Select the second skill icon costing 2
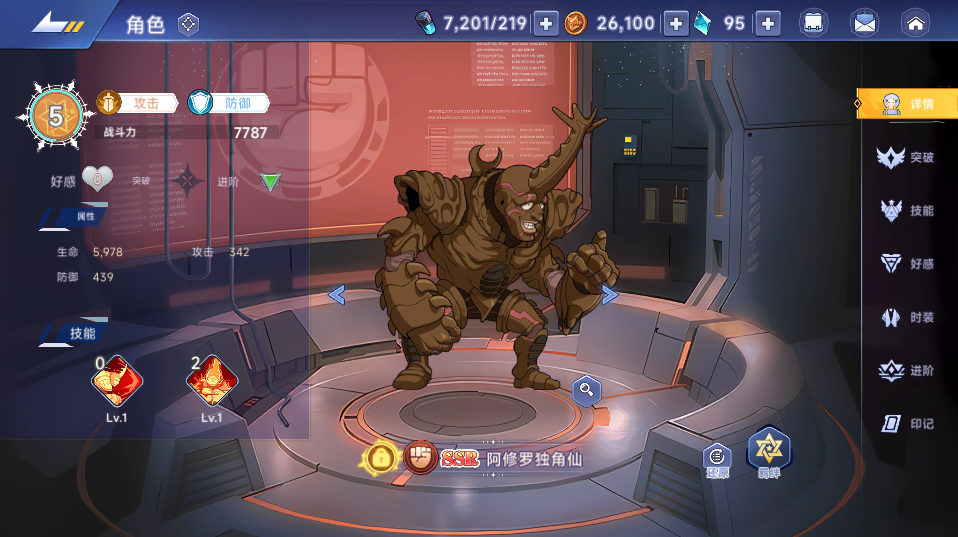 [212, 381]
